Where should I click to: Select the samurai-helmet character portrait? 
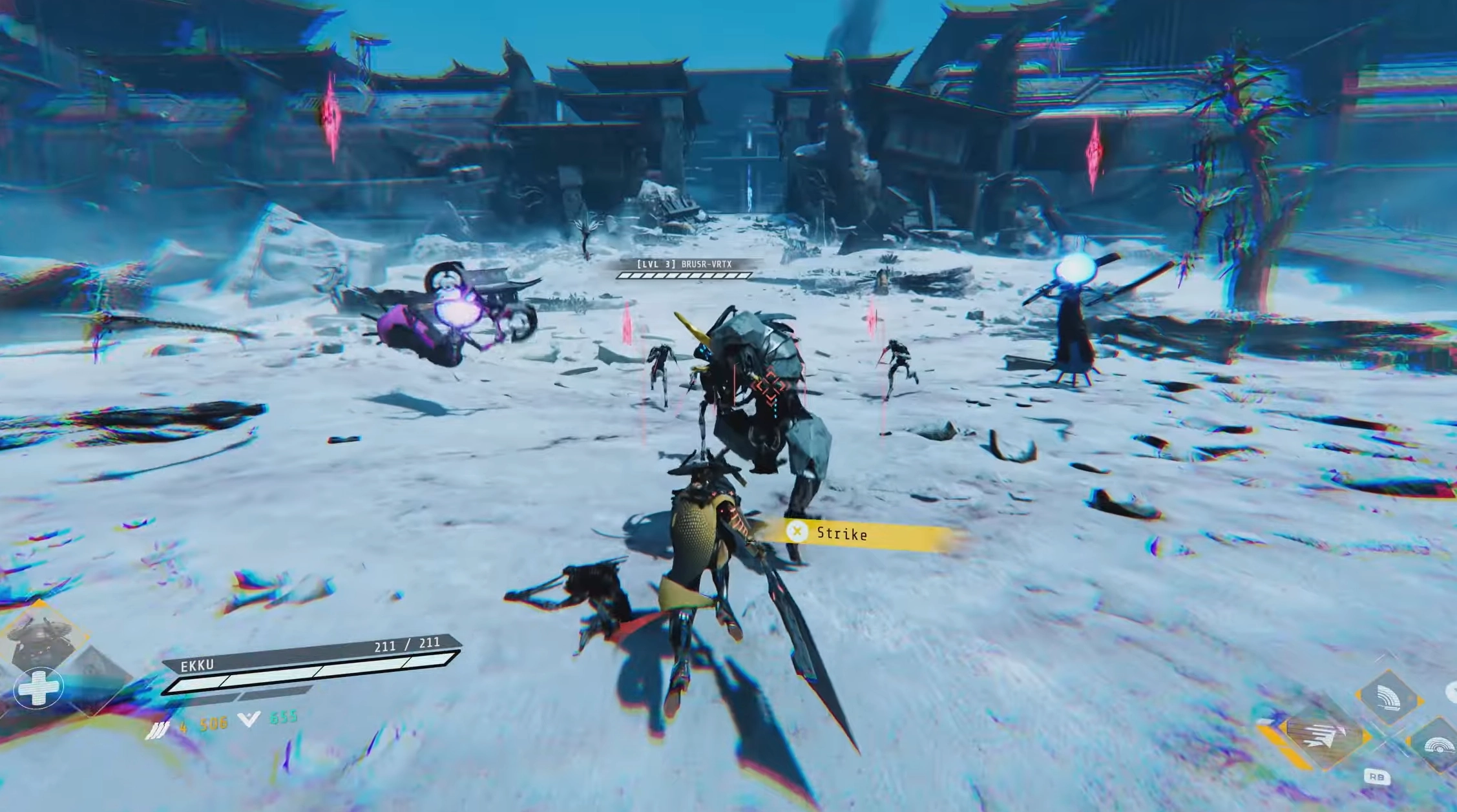[x=40, y=641]
